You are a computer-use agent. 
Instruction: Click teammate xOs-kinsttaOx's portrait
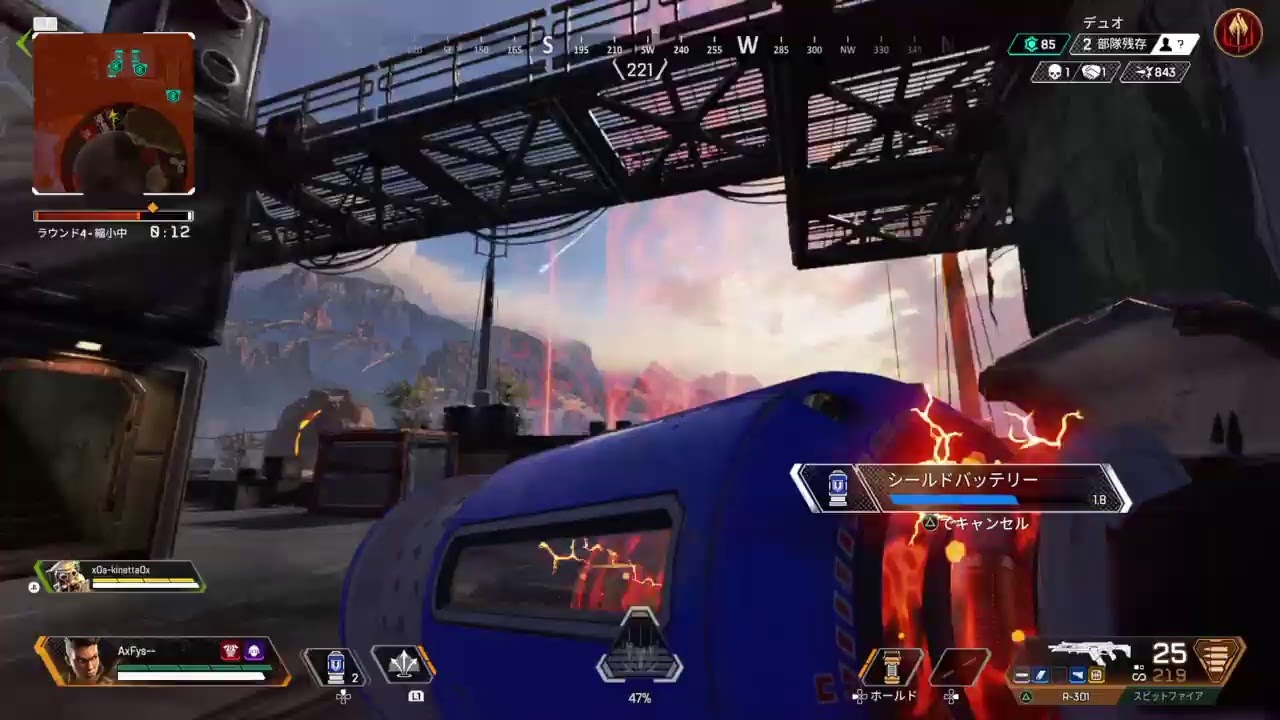tap(66, 575)
